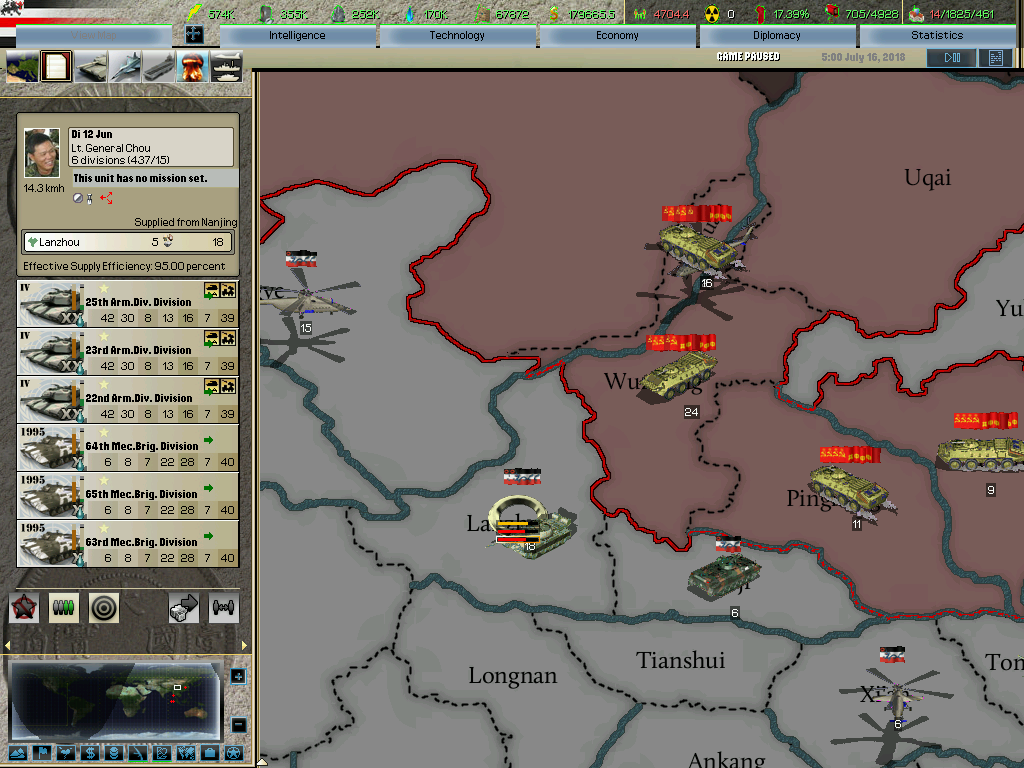1024x768 pixels.
Task: Click the crossed-out star button
Action: pyautogui.click(x=24, y=607)
